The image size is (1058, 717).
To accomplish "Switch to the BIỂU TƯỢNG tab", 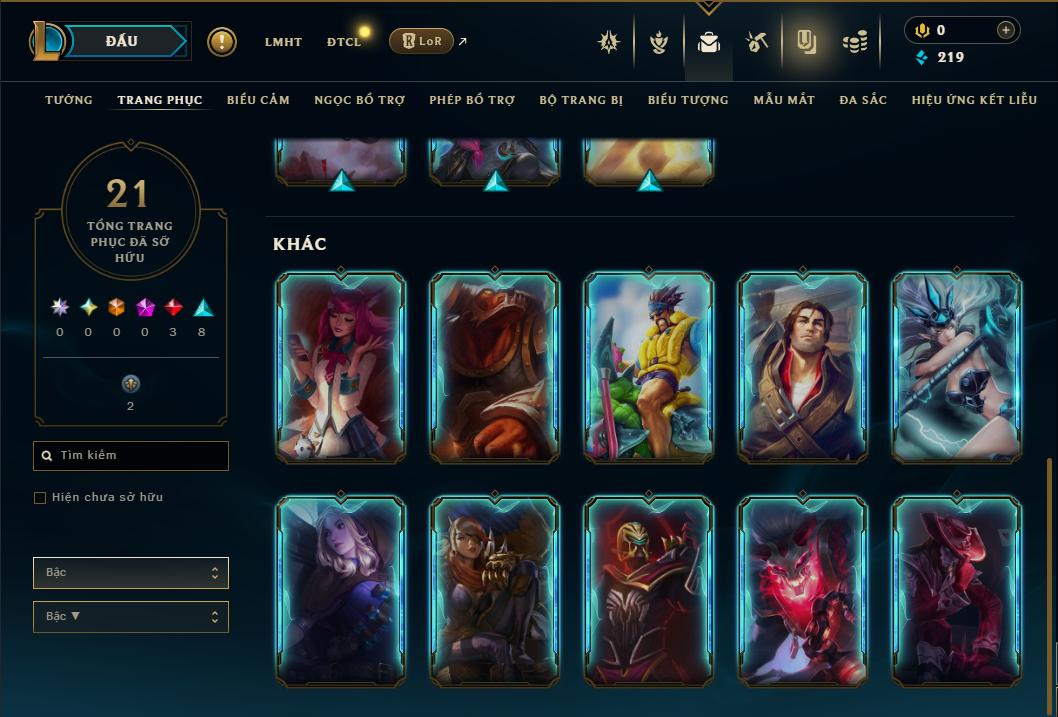I will [688, 100].
